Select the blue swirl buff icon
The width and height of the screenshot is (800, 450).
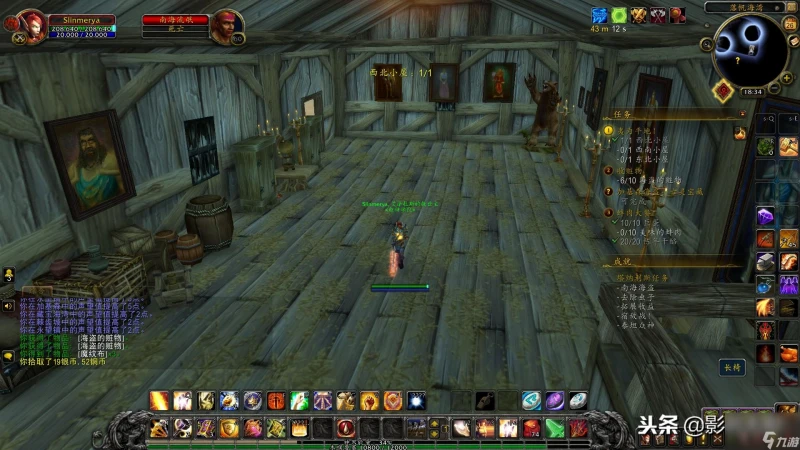(600, 15)
